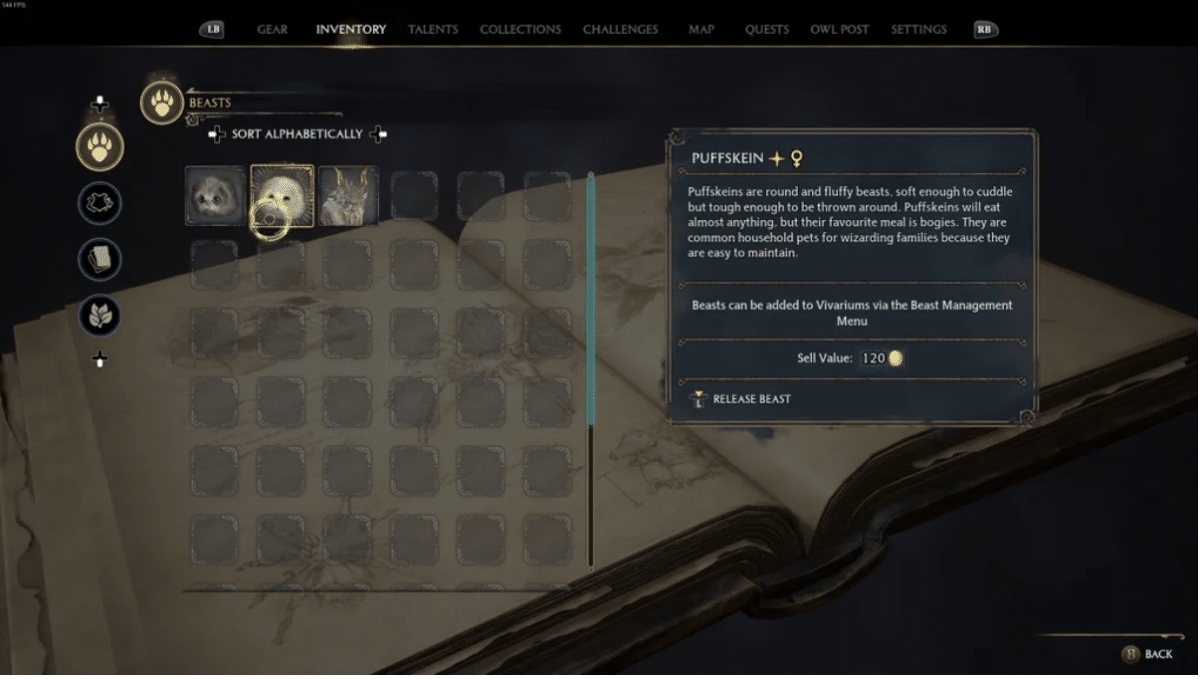Click the teal inventory scrollbar
Image resolution: width=1200 pixels, height=679 pixels.
(x=591, y=300)
